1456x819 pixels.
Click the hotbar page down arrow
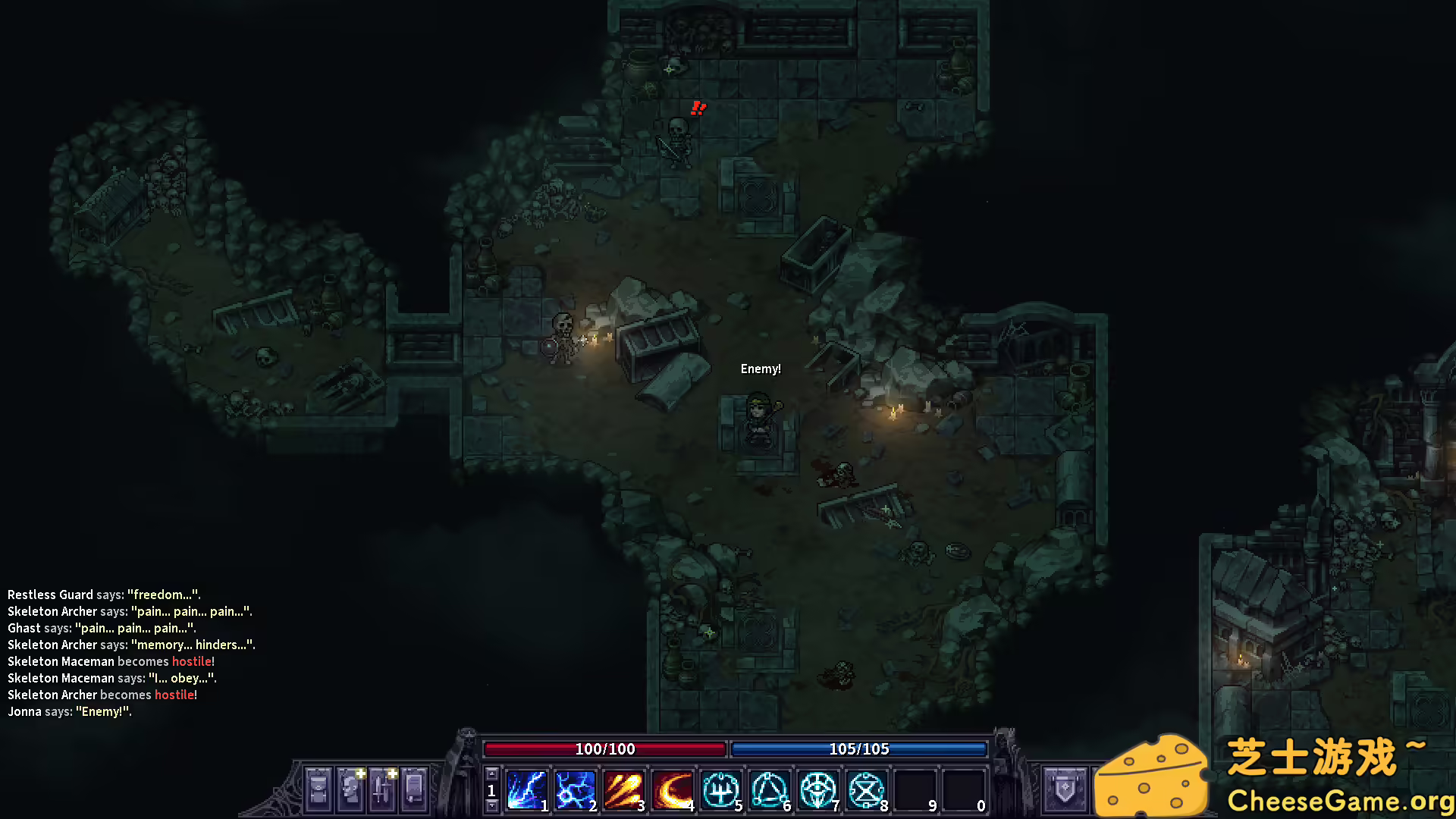click(x=491, y=806)
